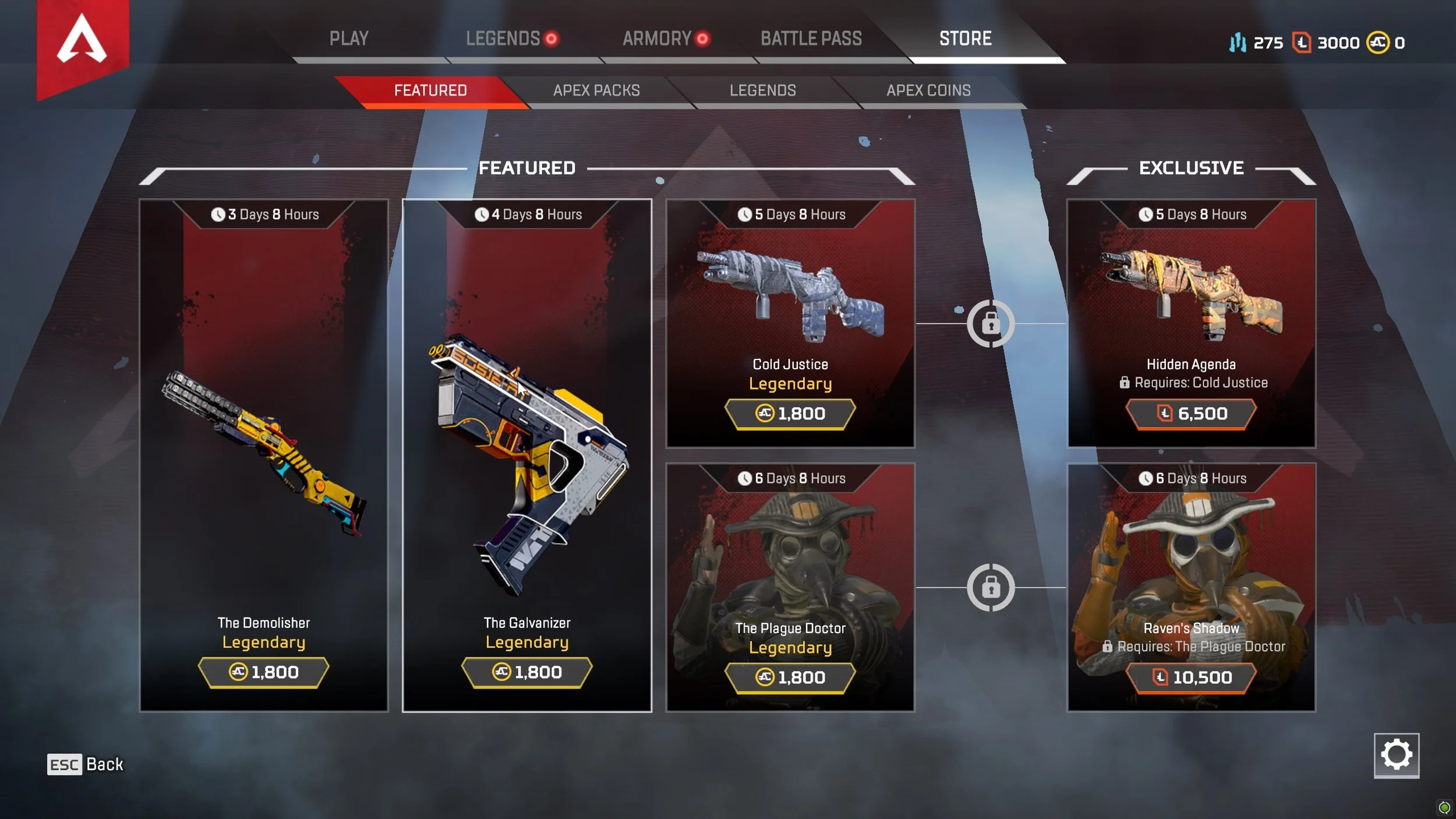Purchase Hidden Agenda for 6,500 tokens
Image resolution: width=1456 pixels, height=819 pixels.
(x=1191, y=414)
